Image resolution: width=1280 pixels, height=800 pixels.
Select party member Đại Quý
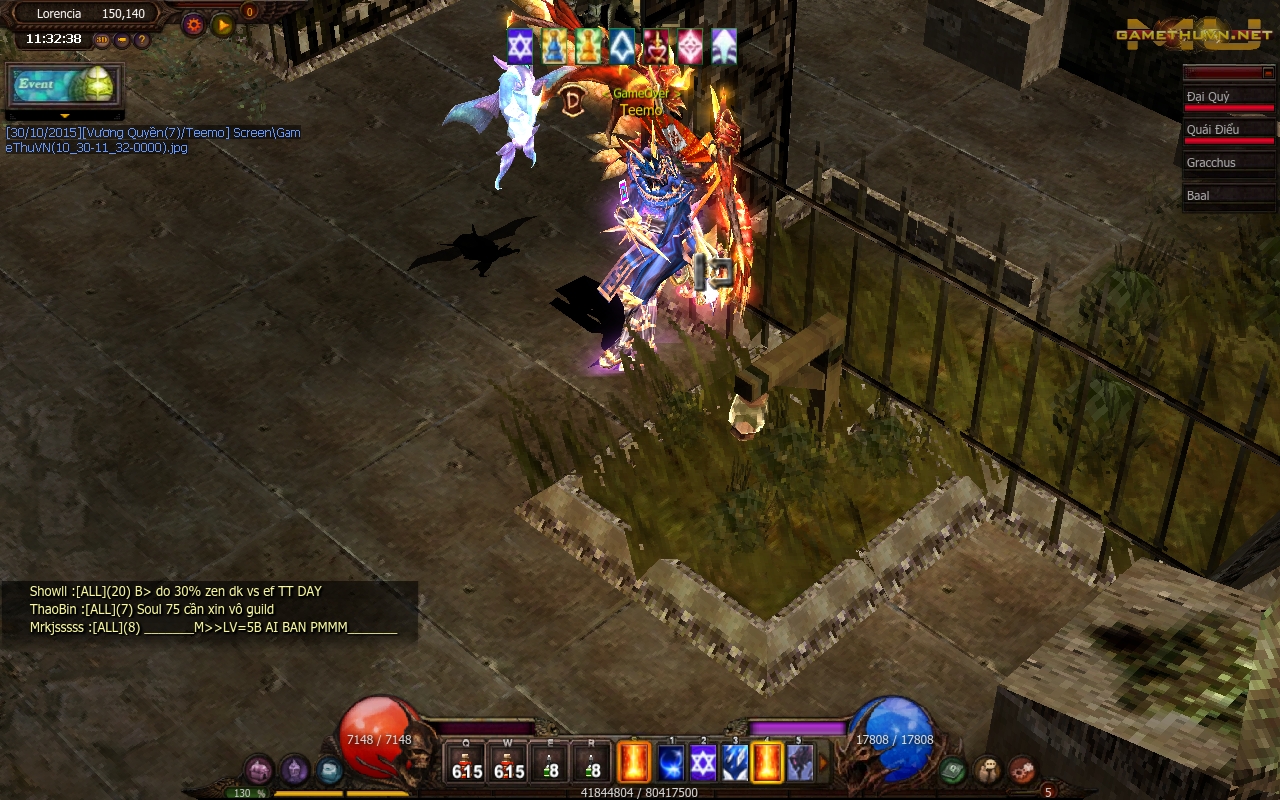(x=1229, y=98)
